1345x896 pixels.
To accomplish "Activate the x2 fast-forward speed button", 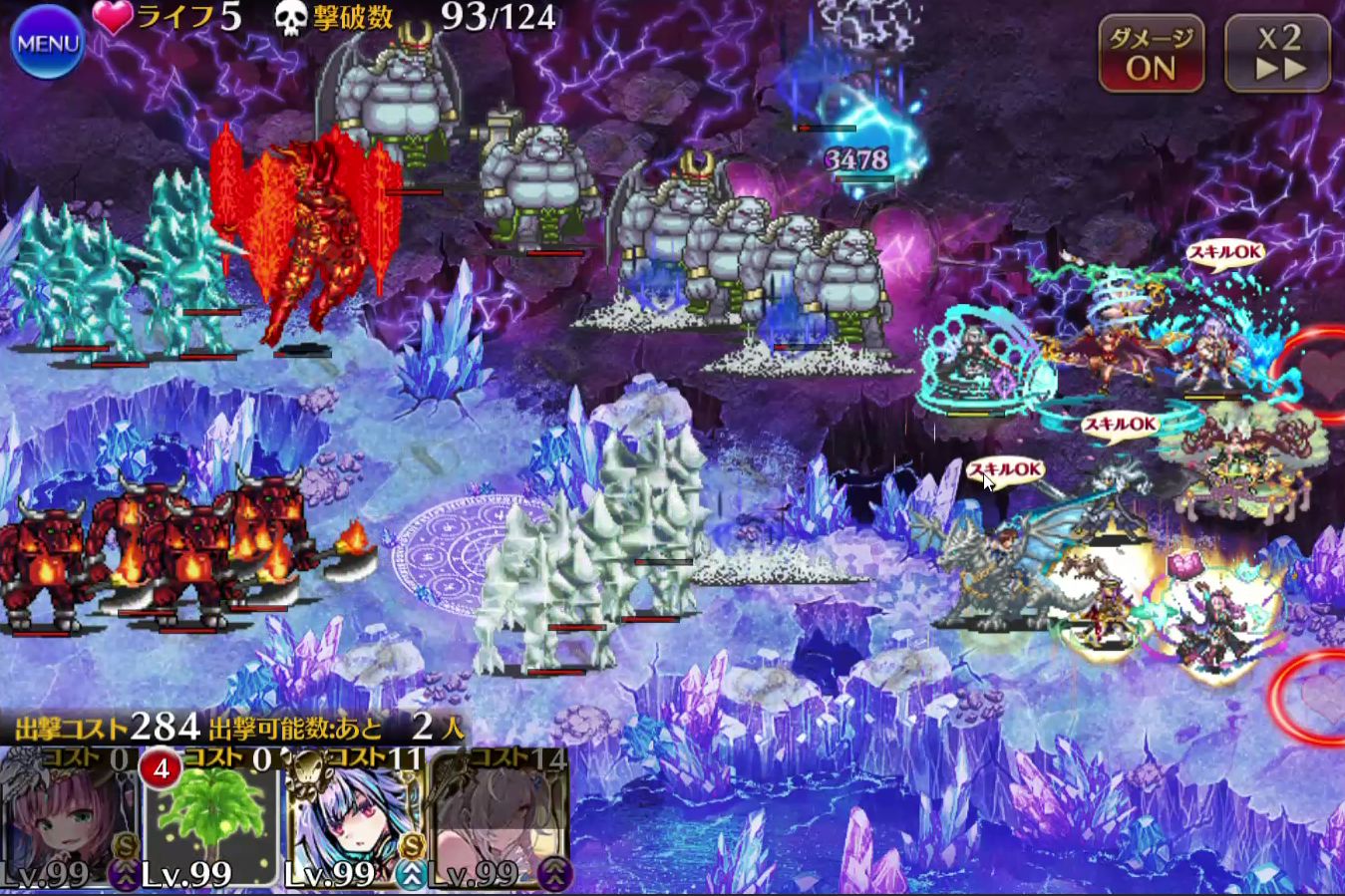I will [1278, 54].
